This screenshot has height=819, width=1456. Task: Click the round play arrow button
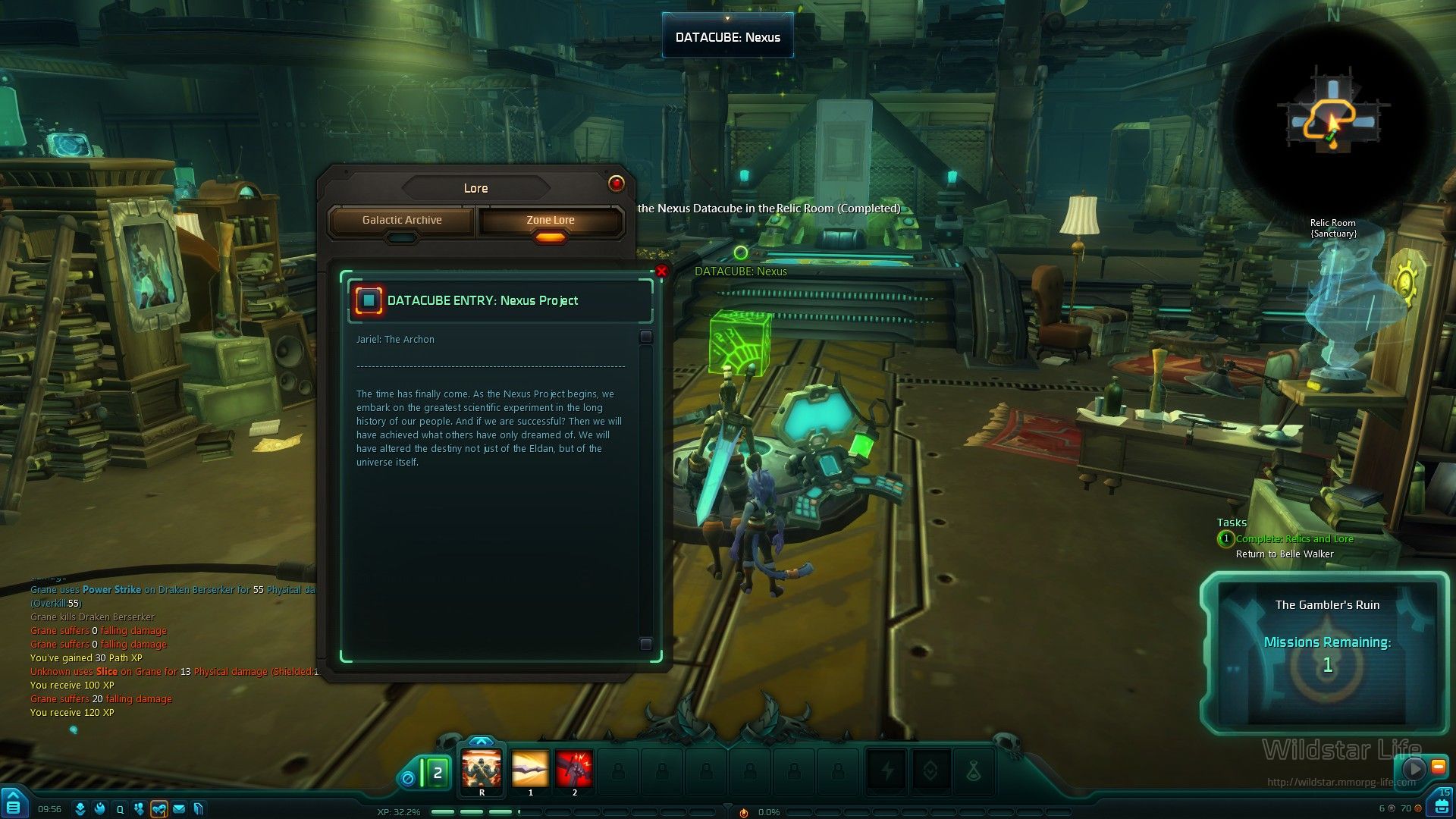(1414, 768)
